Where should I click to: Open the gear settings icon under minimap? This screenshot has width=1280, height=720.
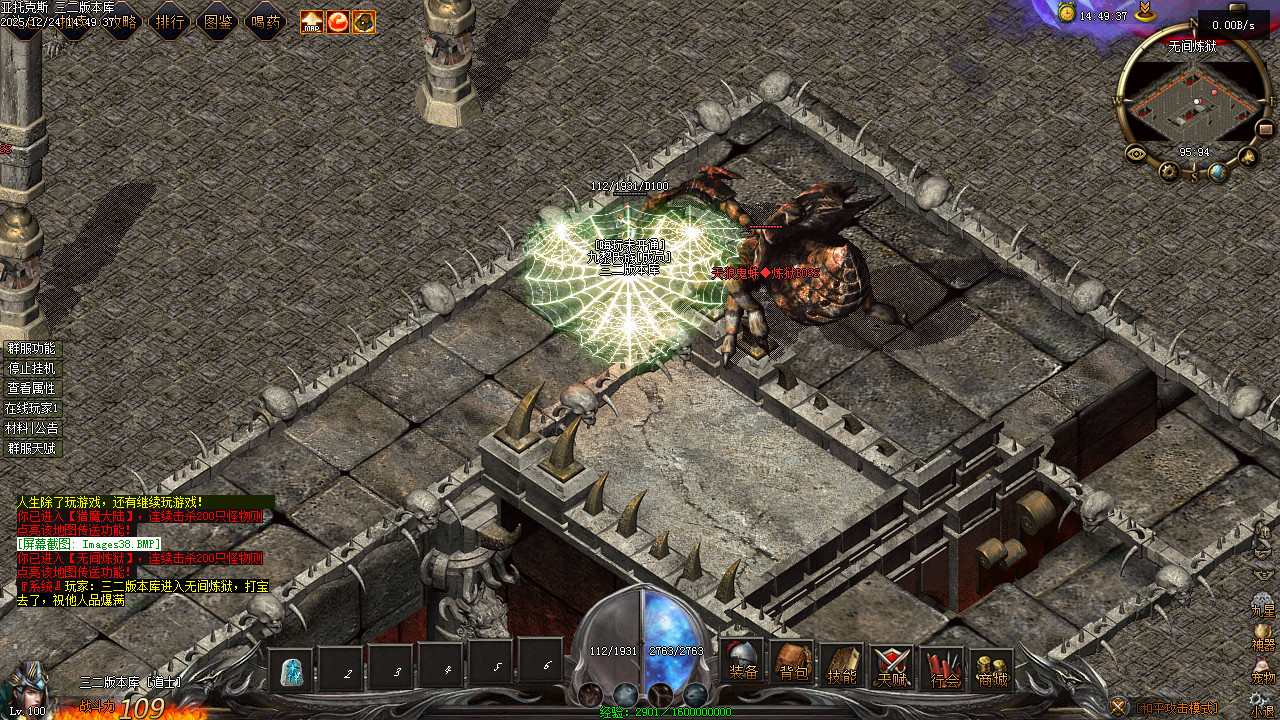[1169, 172]
